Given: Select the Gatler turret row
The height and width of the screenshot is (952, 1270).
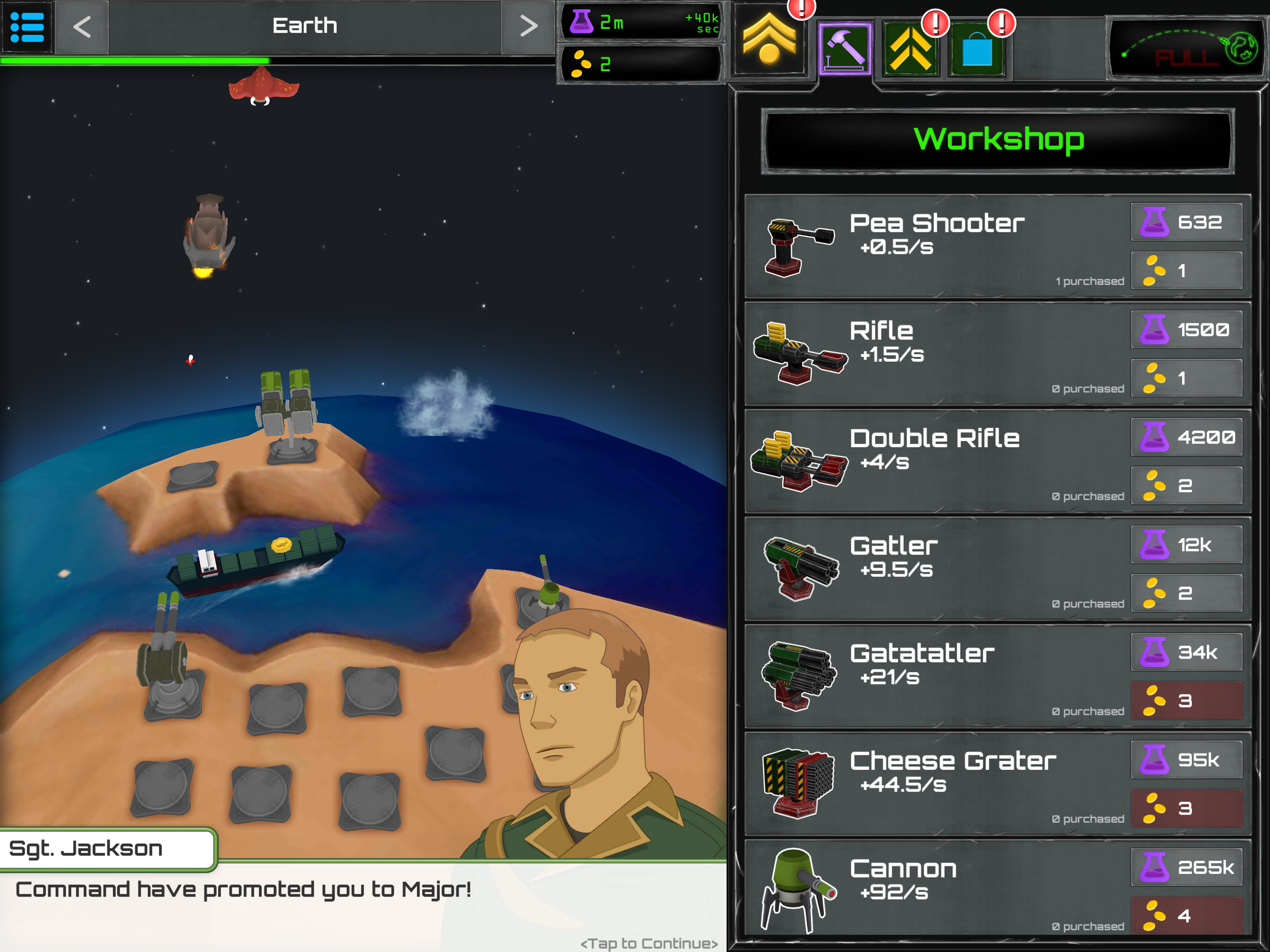Looking at the screenshot, I should [x=936, y=569].
